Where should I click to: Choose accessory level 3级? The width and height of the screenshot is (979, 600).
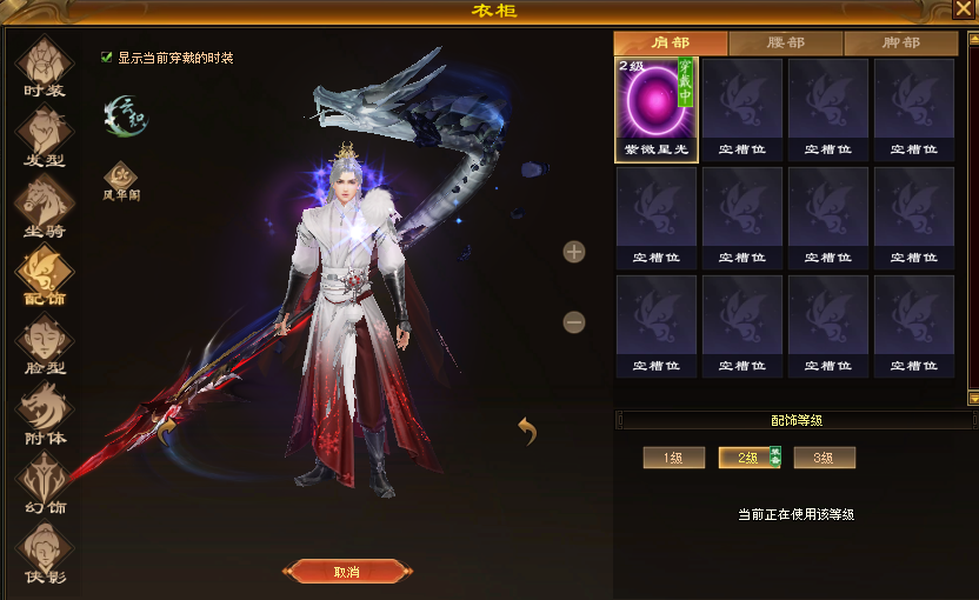(x=824, y=458)
